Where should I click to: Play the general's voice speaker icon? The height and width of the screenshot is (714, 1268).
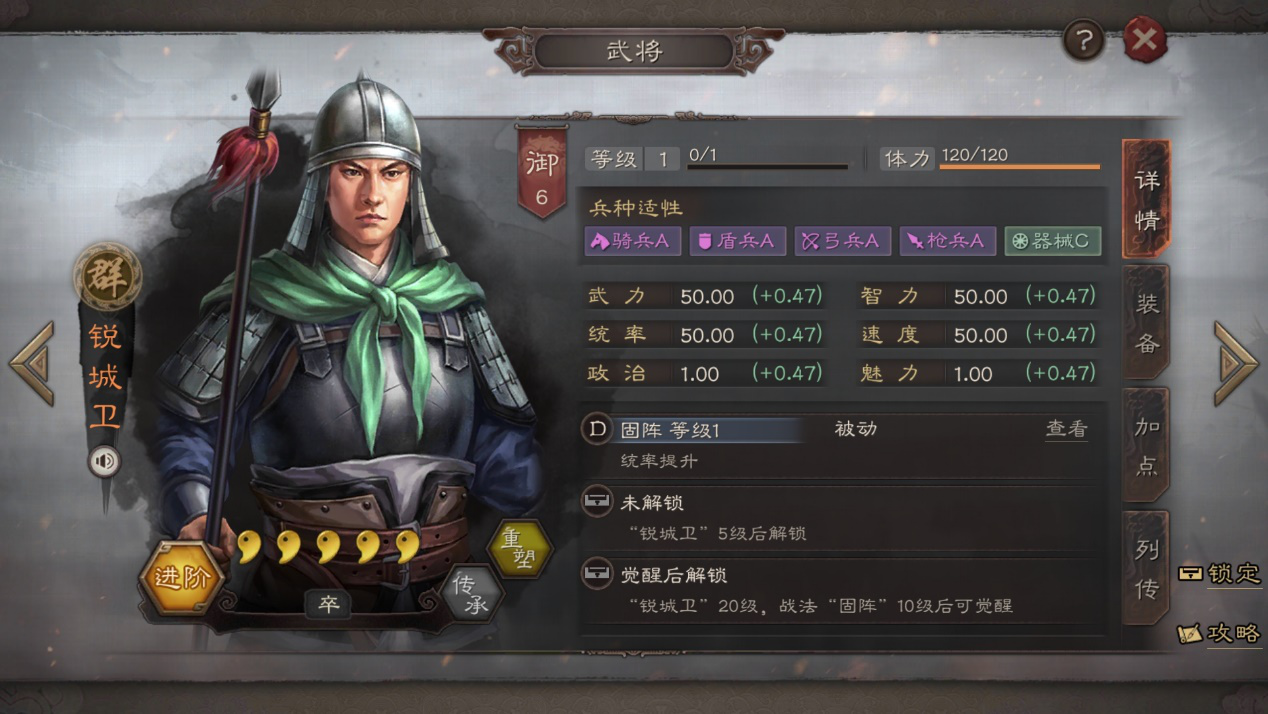104,461
